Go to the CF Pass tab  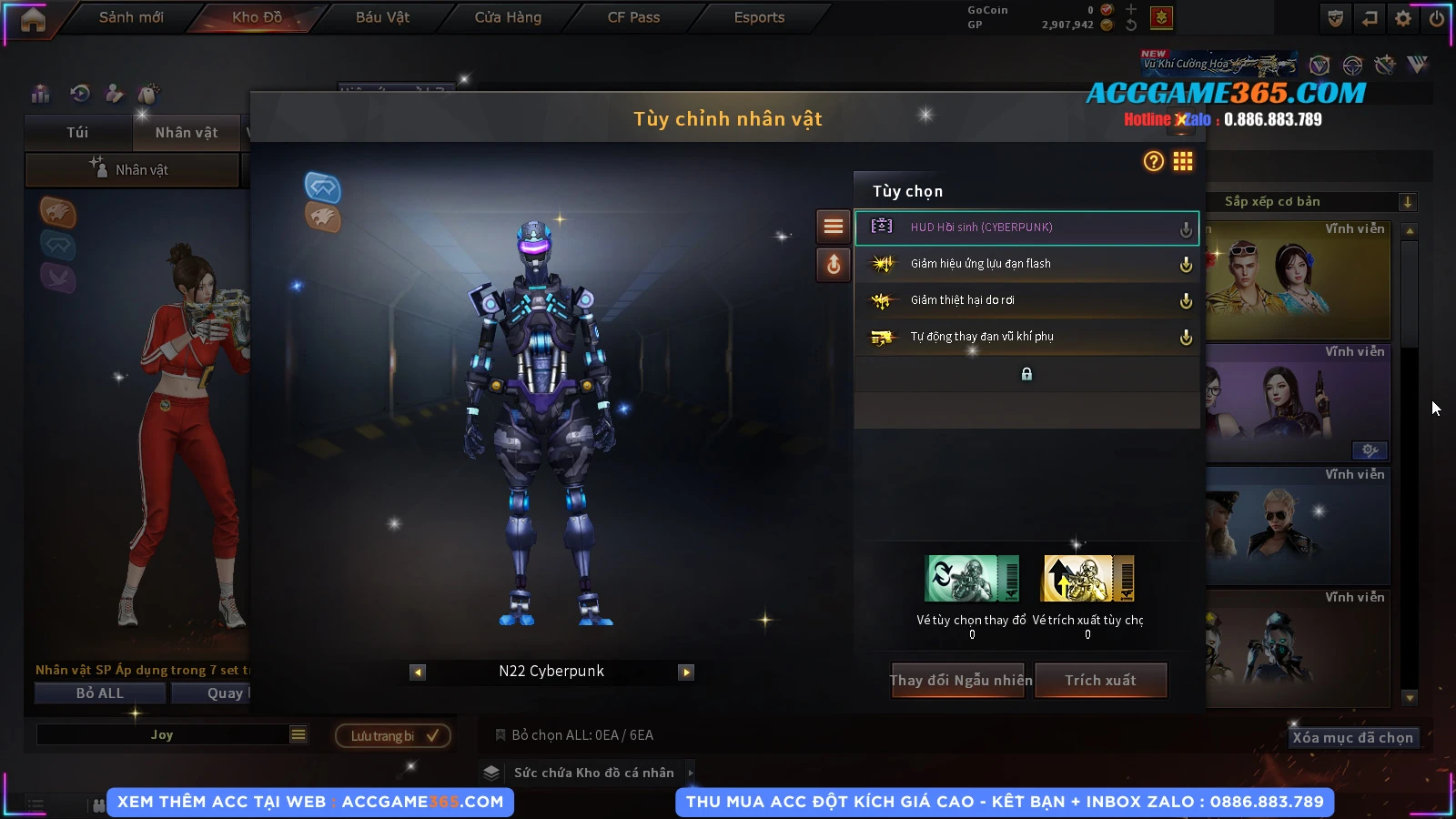pos(633,17)
